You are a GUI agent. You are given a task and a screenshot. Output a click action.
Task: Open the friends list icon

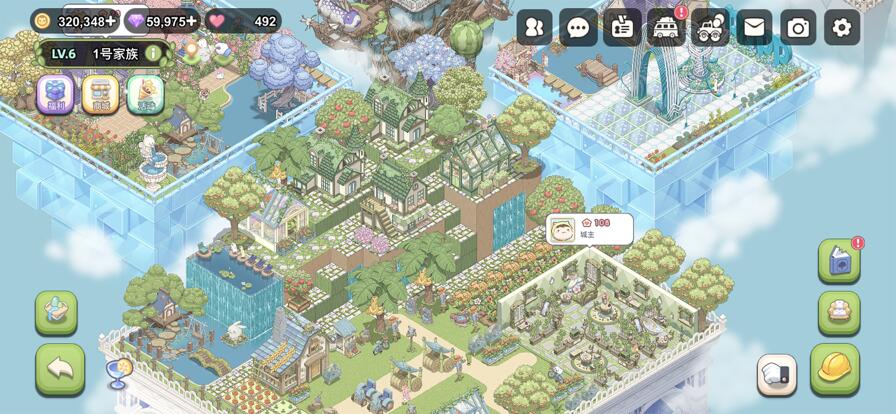tap(535, 27)
